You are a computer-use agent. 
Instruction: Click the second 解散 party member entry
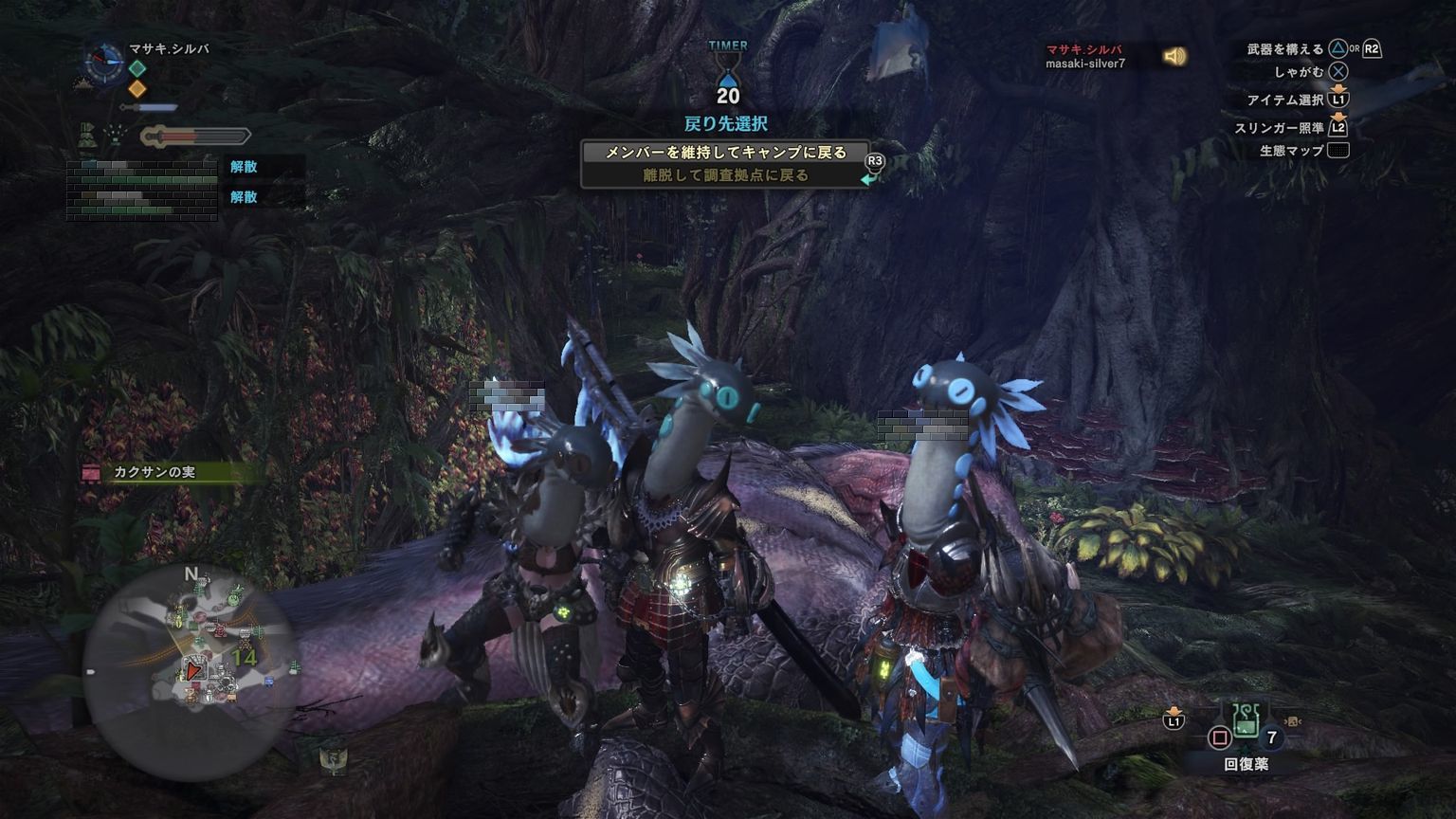[x=244, y=197]
